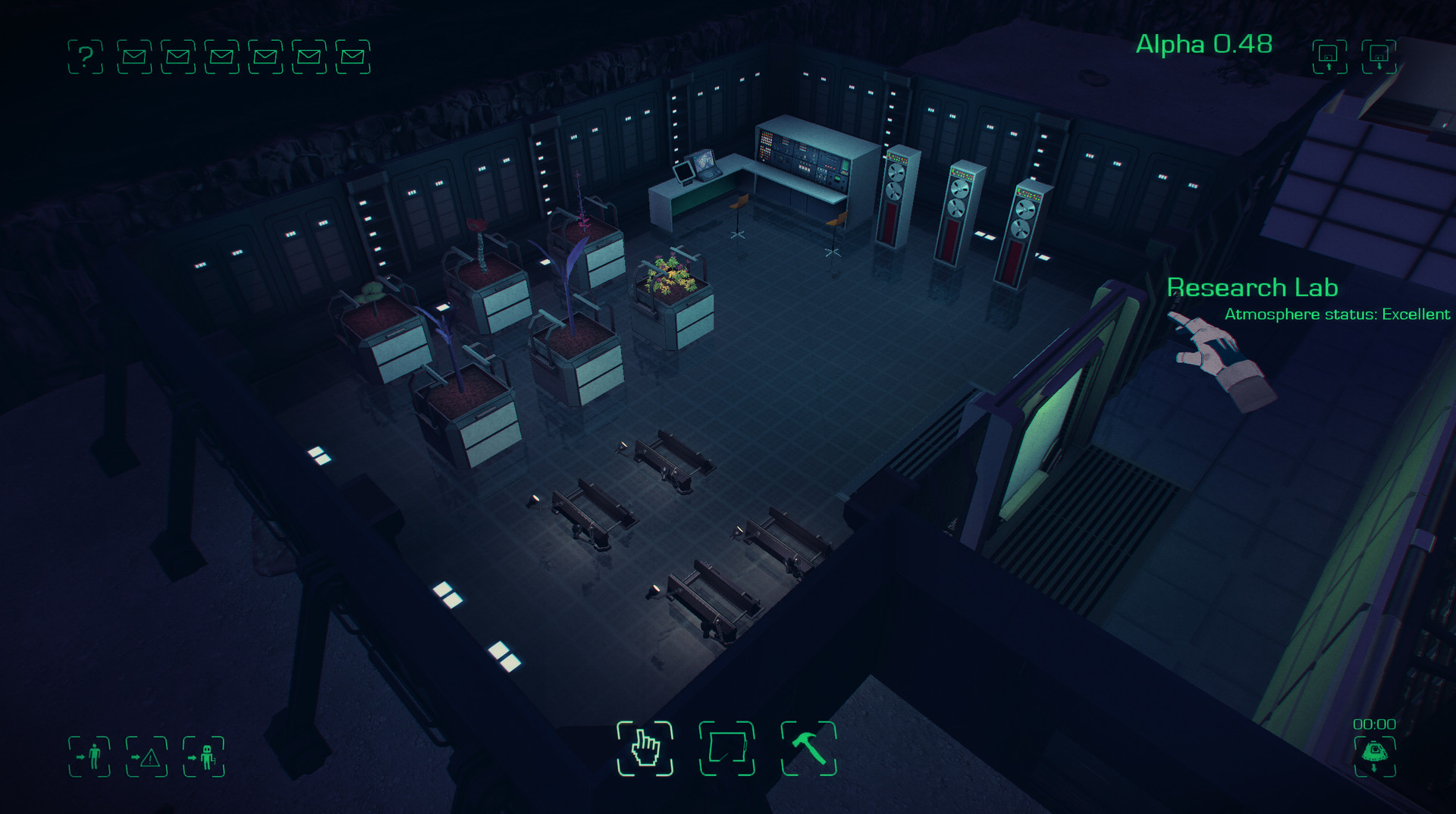Open the help question mark panel
The height and width of the screenshot is (814, 1456).
[x=86, y=54]
